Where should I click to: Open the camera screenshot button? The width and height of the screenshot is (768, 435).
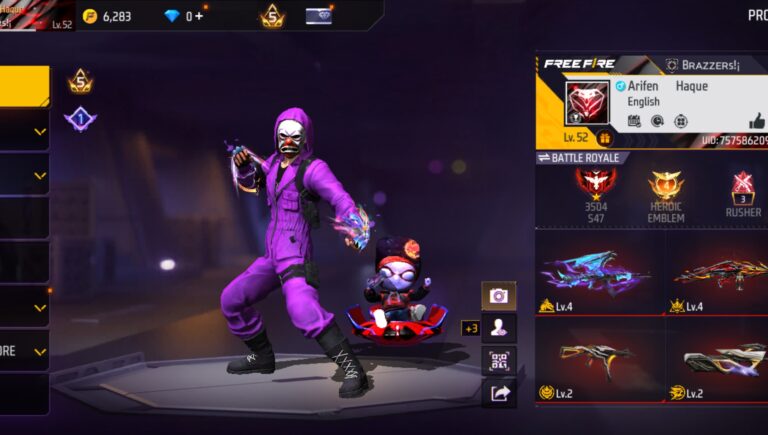click(499, 295)
